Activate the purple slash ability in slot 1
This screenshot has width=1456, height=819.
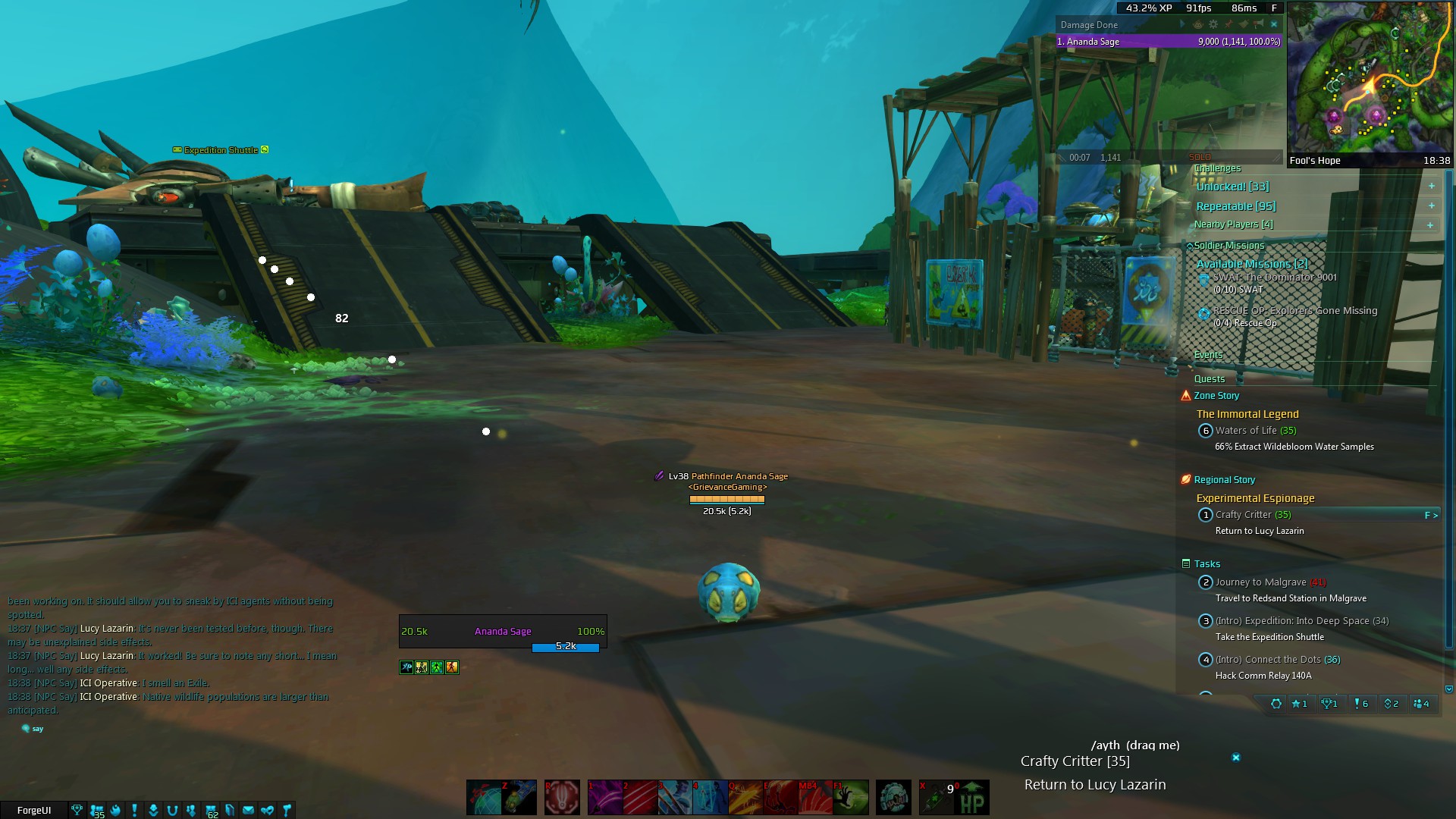[x=604, y=798]
